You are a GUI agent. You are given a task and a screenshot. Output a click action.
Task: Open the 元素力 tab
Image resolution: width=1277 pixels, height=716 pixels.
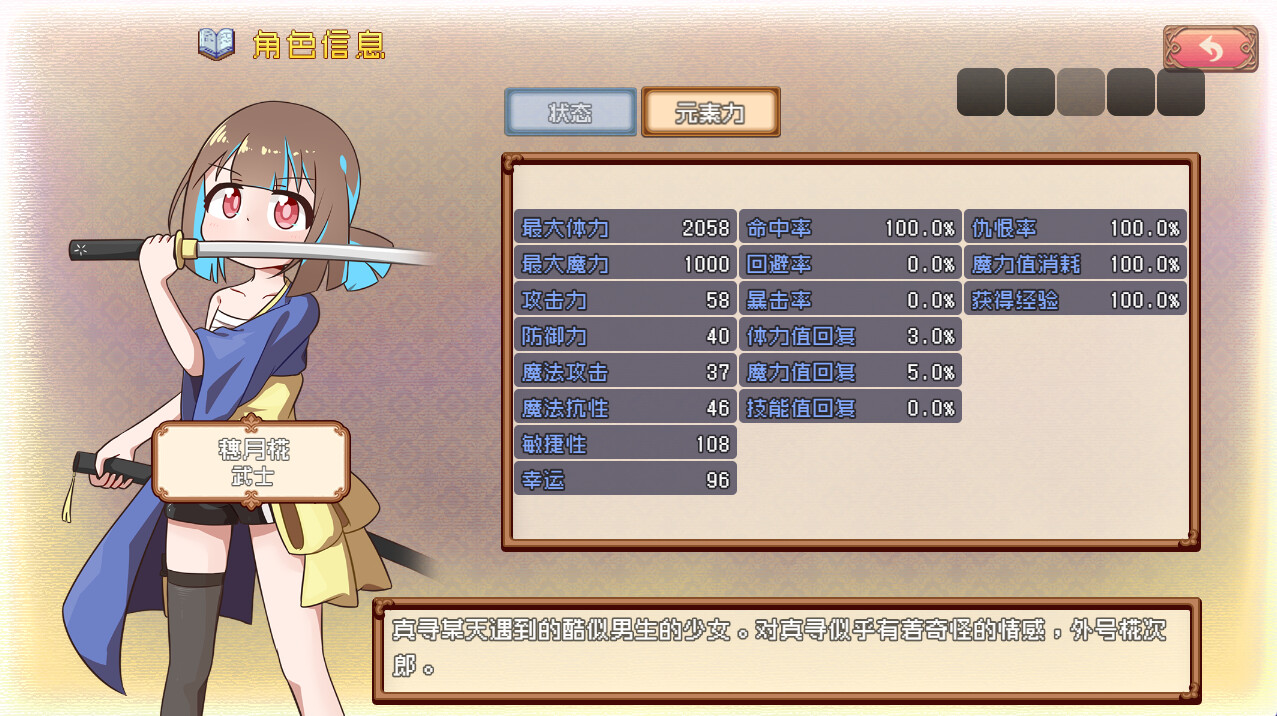[710, 112]
